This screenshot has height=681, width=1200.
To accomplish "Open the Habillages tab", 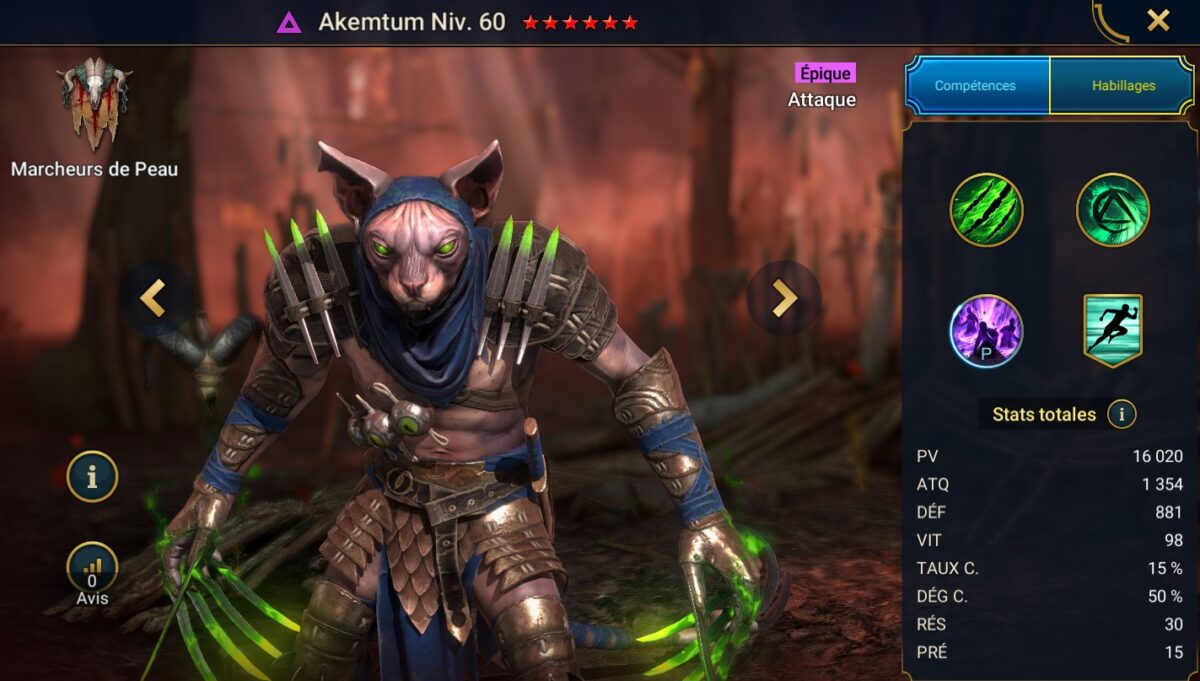I will (x=1121, y=86).
